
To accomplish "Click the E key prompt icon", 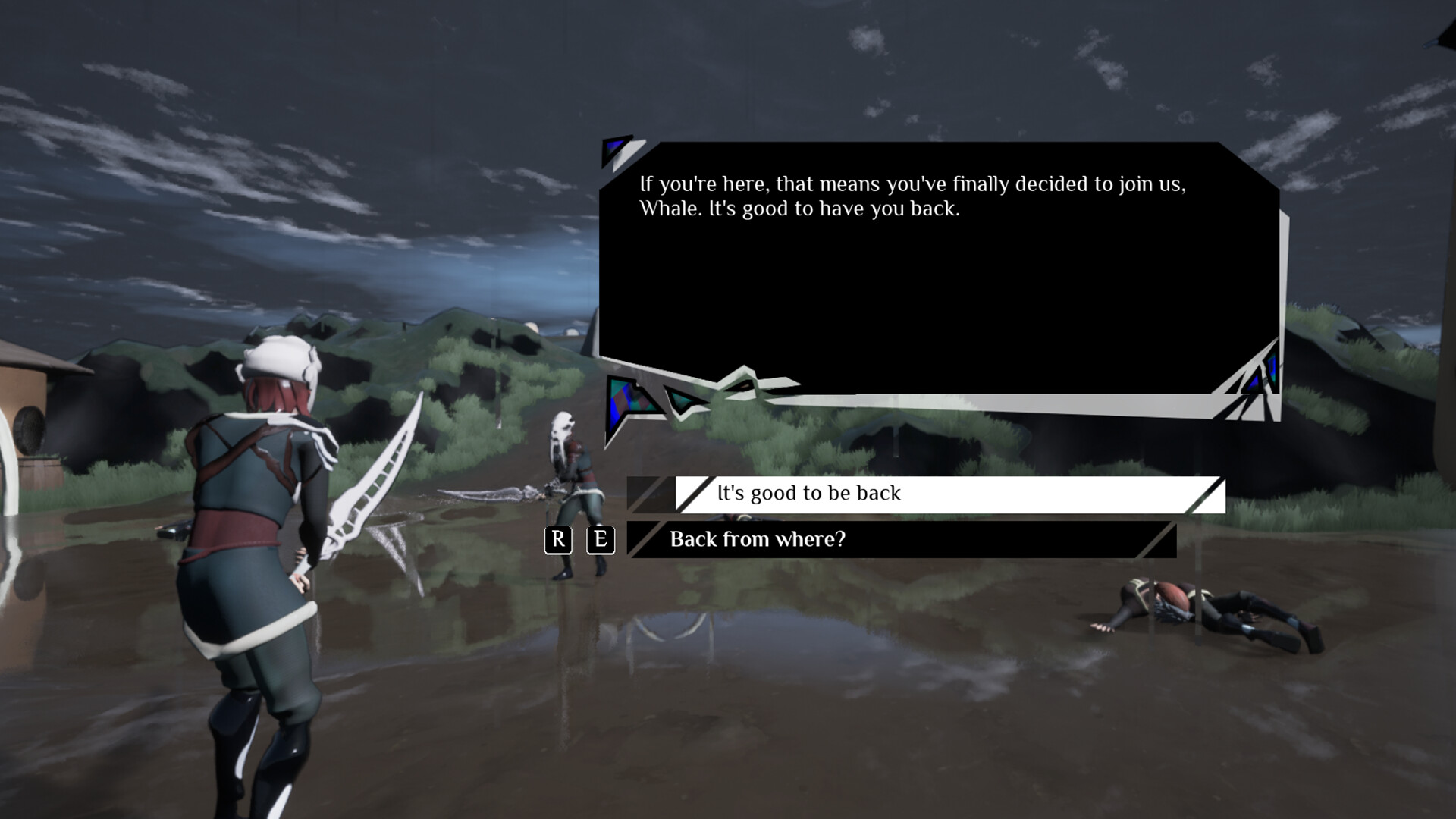I will click(x=600, y=540).
